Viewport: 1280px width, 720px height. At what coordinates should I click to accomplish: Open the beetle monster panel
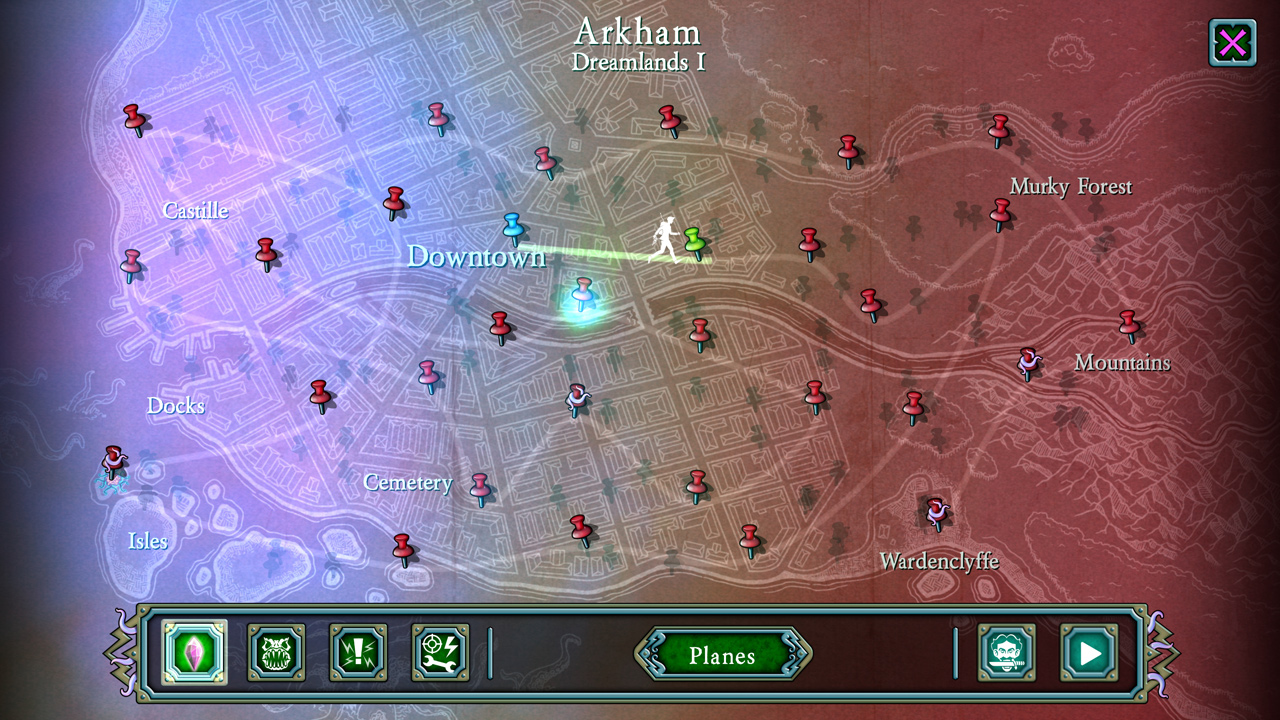tap(275, 650)
